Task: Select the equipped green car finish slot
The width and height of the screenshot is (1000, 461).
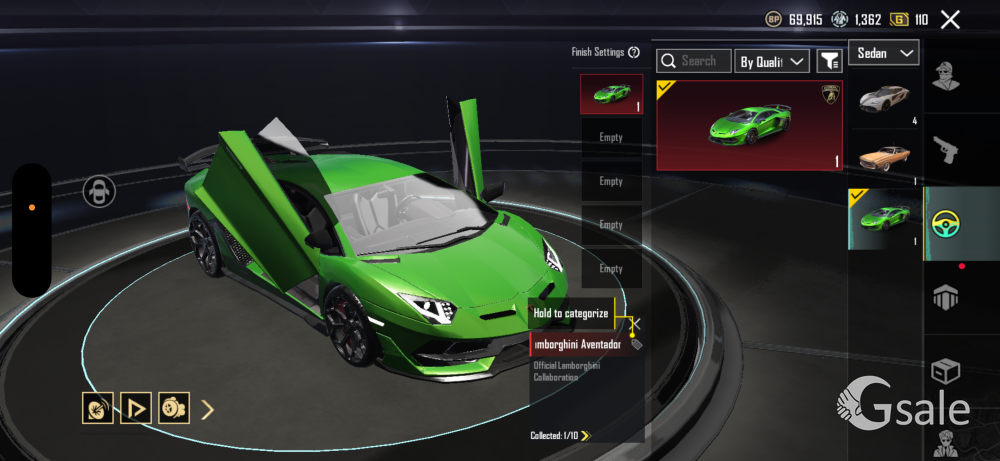Action: 611,94
